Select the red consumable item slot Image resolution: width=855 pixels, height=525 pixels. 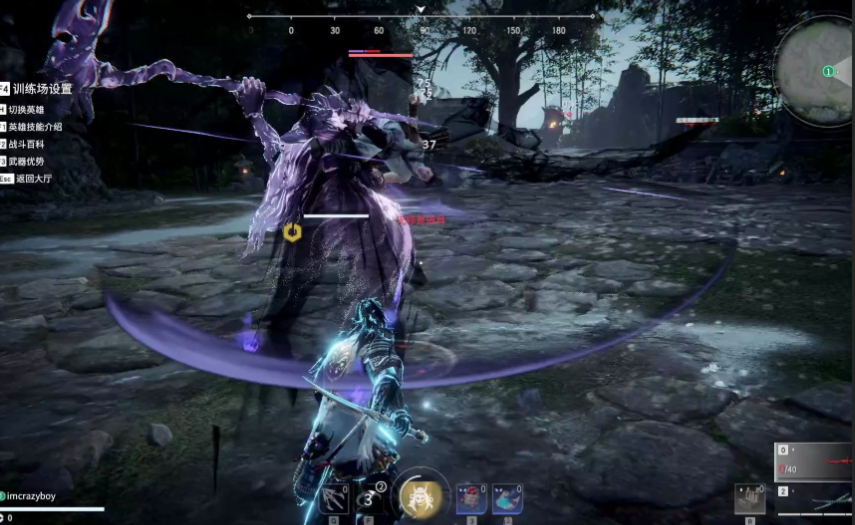471,497
